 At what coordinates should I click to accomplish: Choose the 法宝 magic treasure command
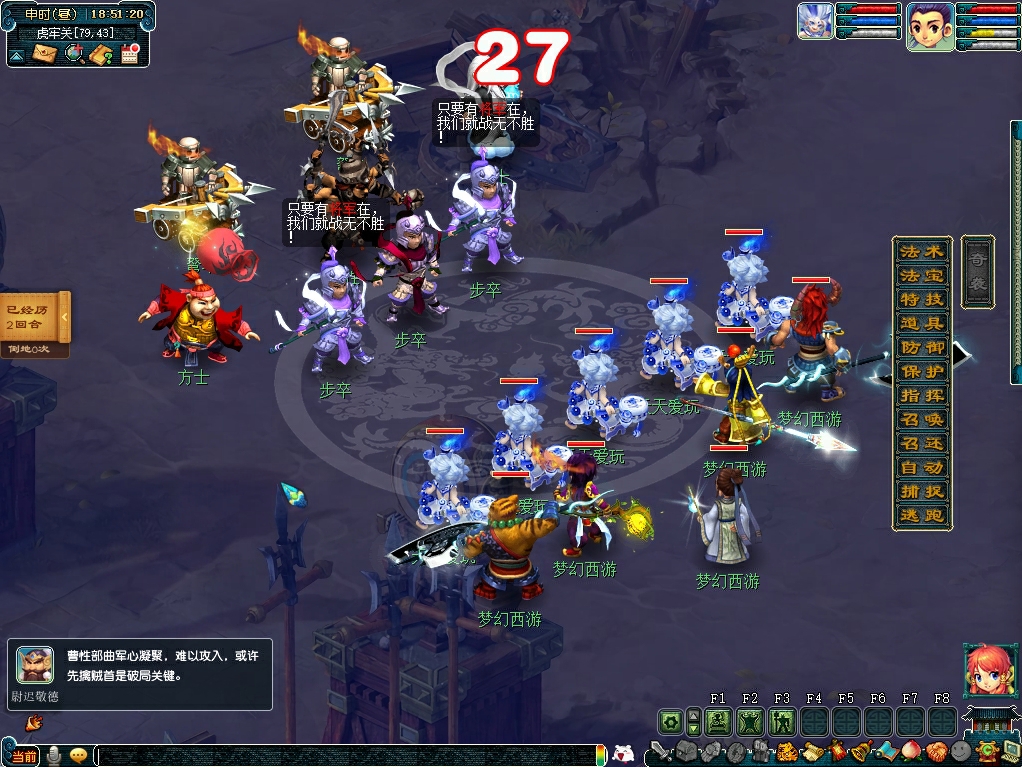pyautogui.click(x=921, y=275)
